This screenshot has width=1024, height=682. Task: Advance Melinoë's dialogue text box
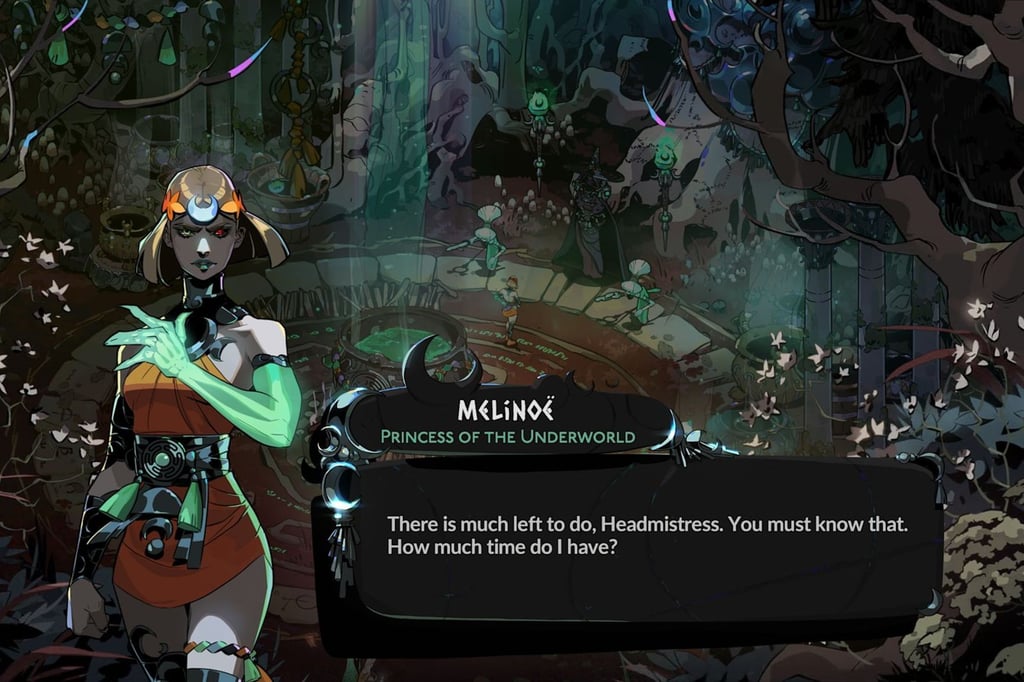click(x=640, y=545)
